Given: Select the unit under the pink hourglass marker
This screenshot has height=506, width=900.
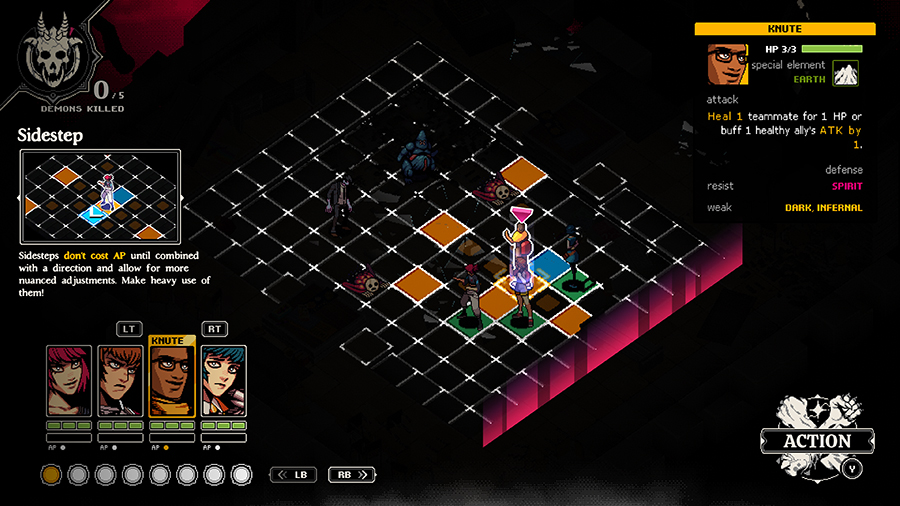Looking at the screenshot, I should tap(520, 265).
